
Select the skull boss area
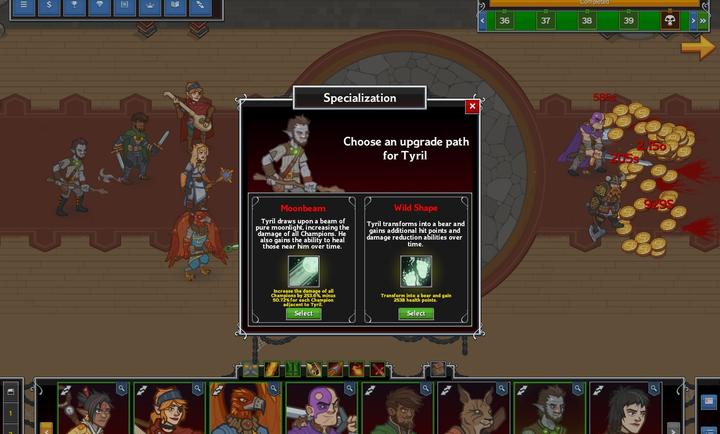click(671, 20)
